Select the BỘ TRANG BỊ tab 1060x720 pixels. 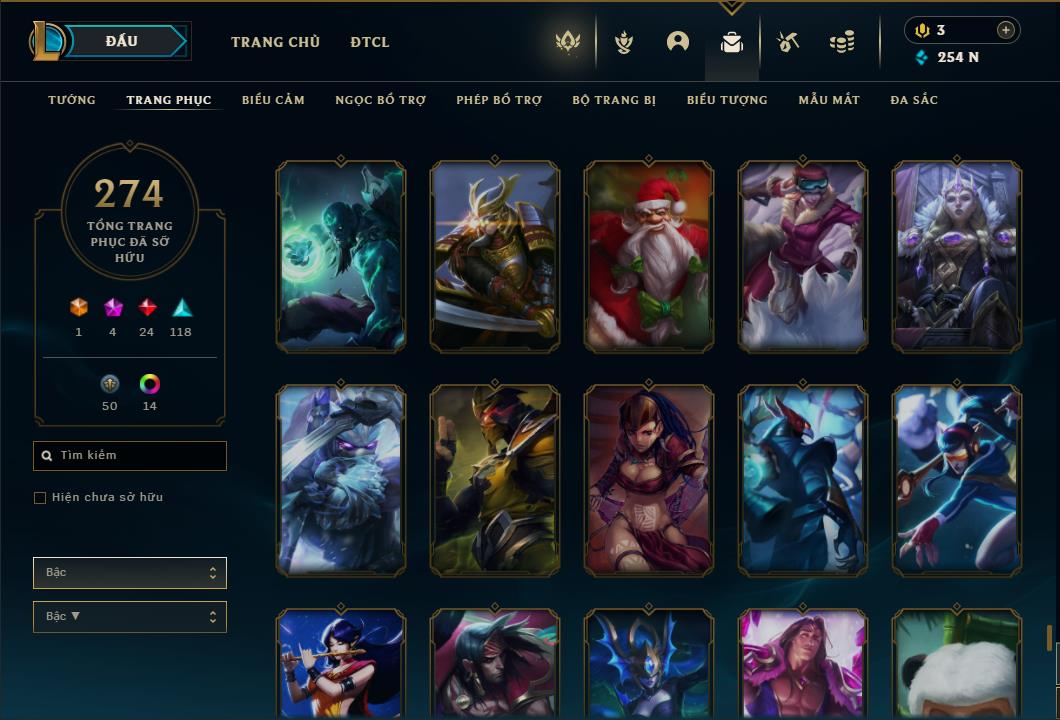click(x=614, y=100)
